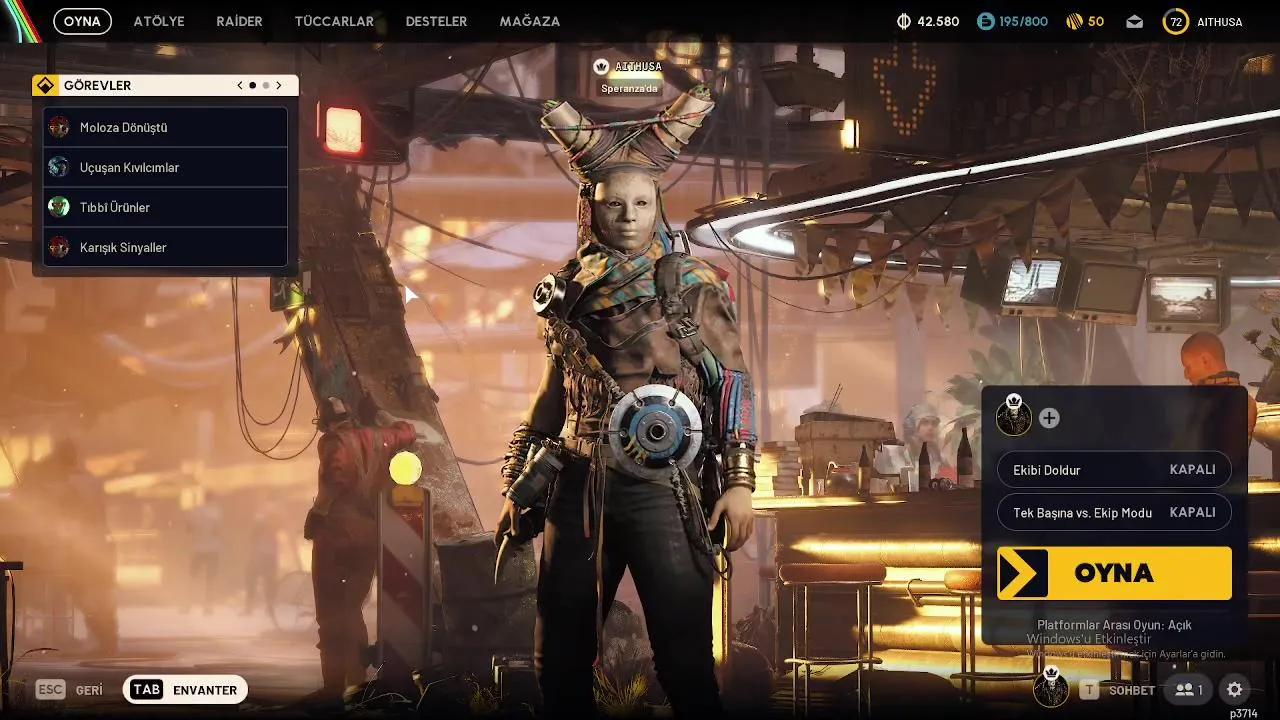1280x720 pixels.
Task: Open the mail envelope icon
Action: [x=1134, y=21]
